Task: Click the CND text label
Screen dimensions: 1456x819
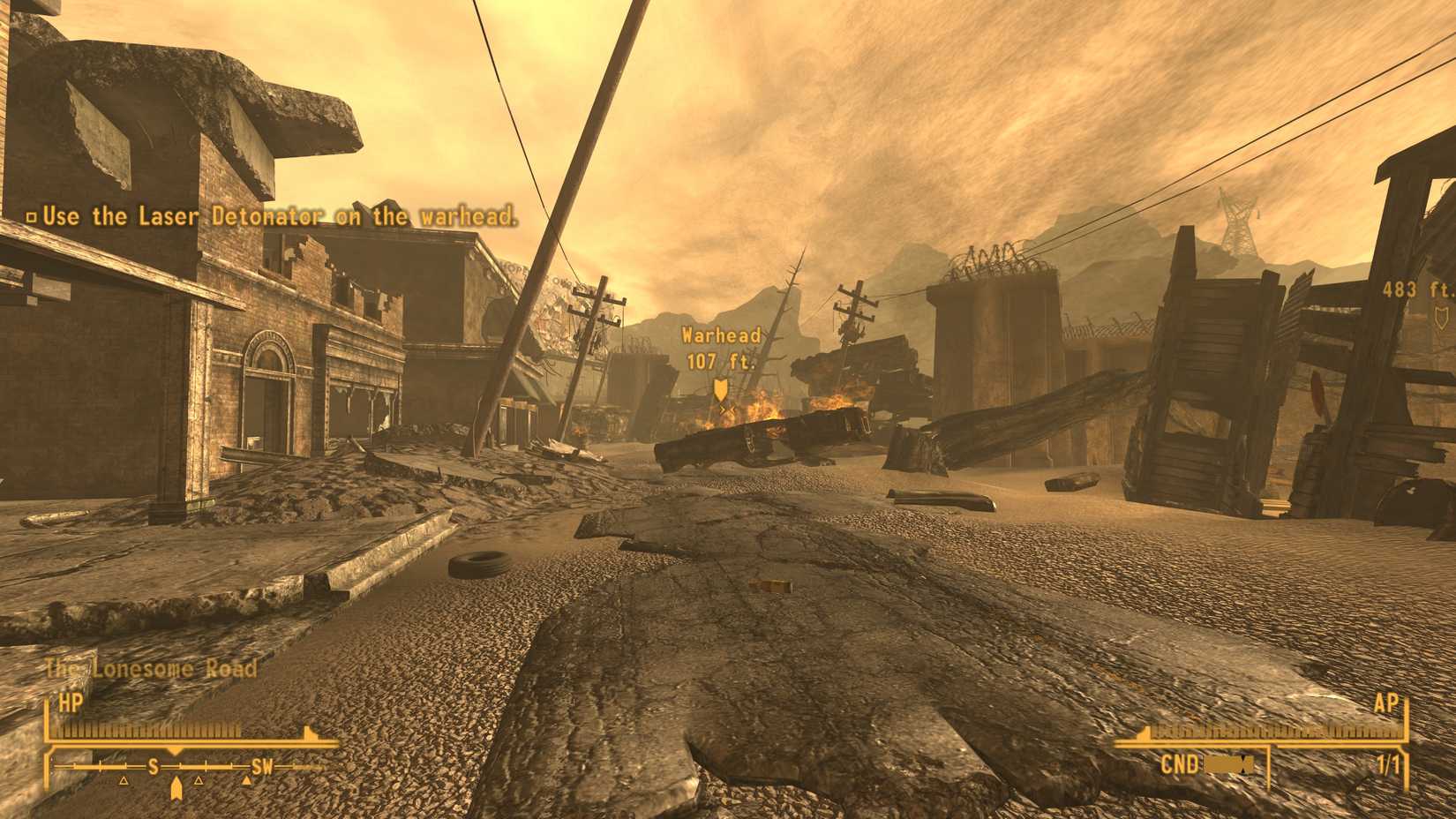Action: [x=1180, y=763]
